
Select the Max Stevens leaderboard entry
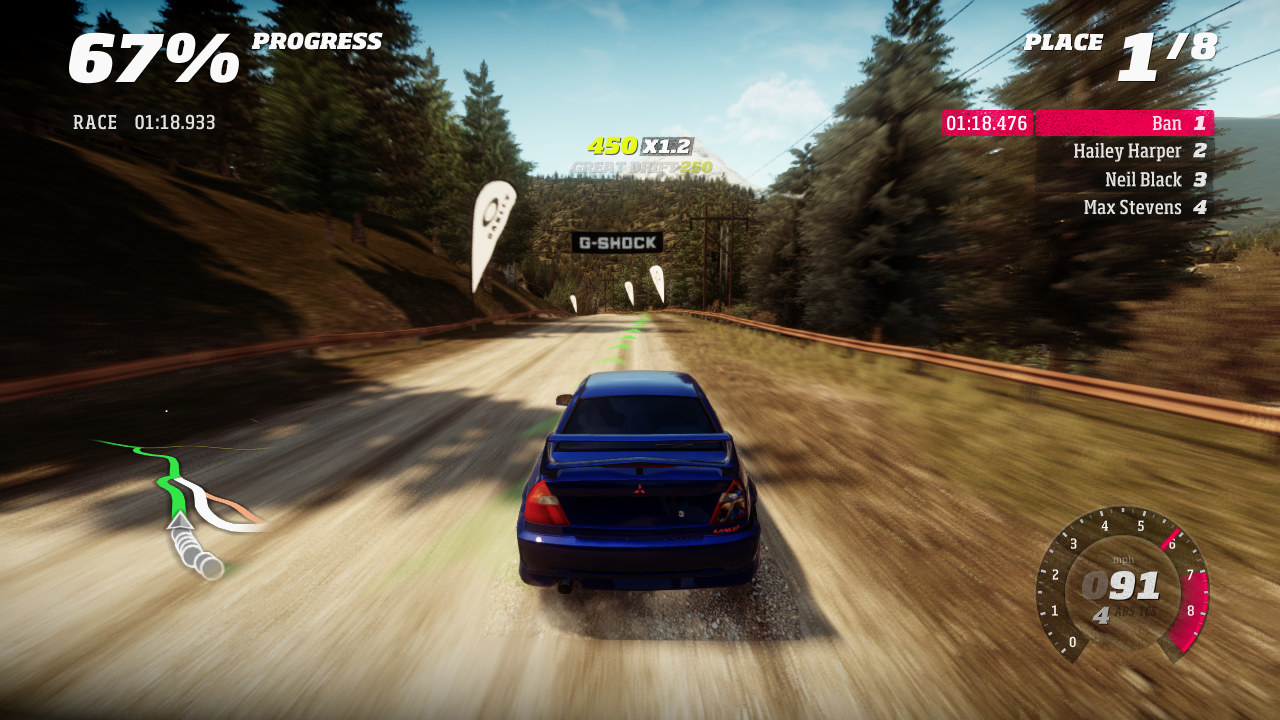coord(1134,207)
